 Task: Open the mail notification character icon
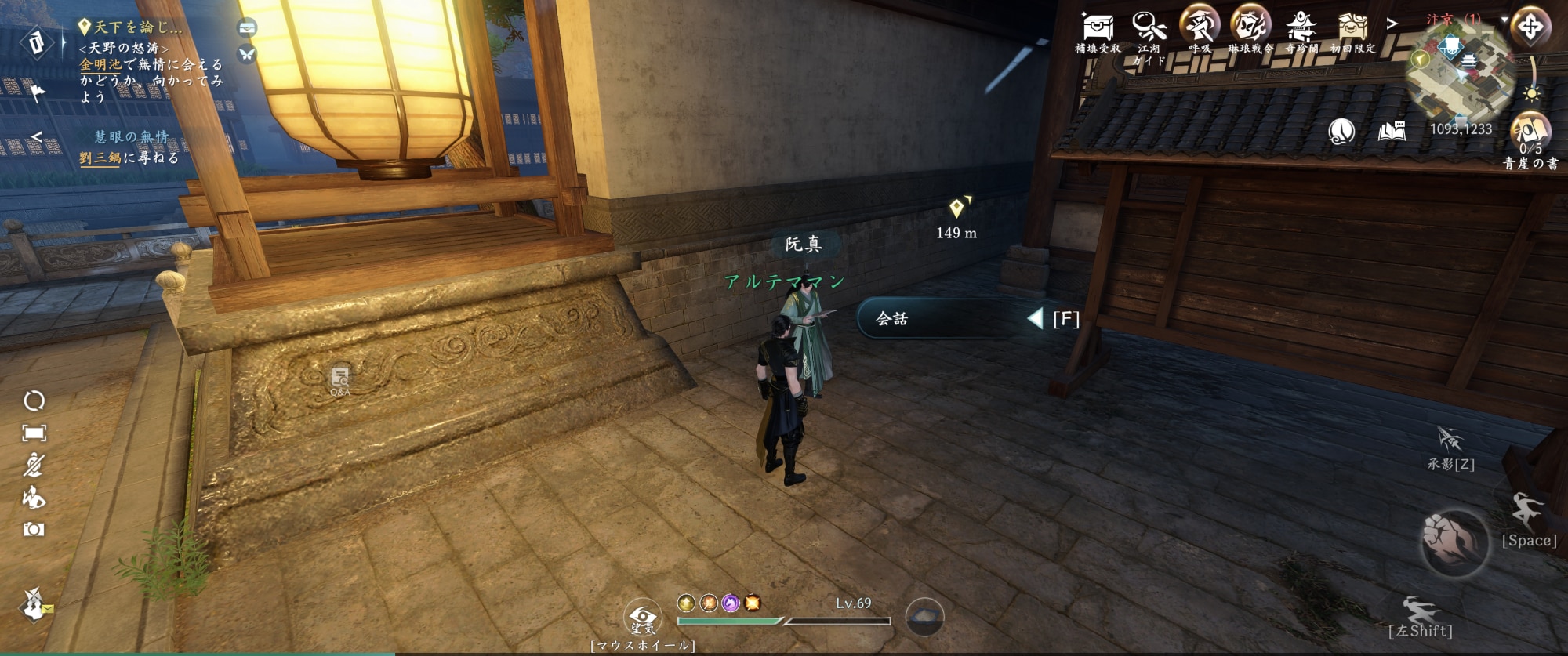[x=34, y=604]
